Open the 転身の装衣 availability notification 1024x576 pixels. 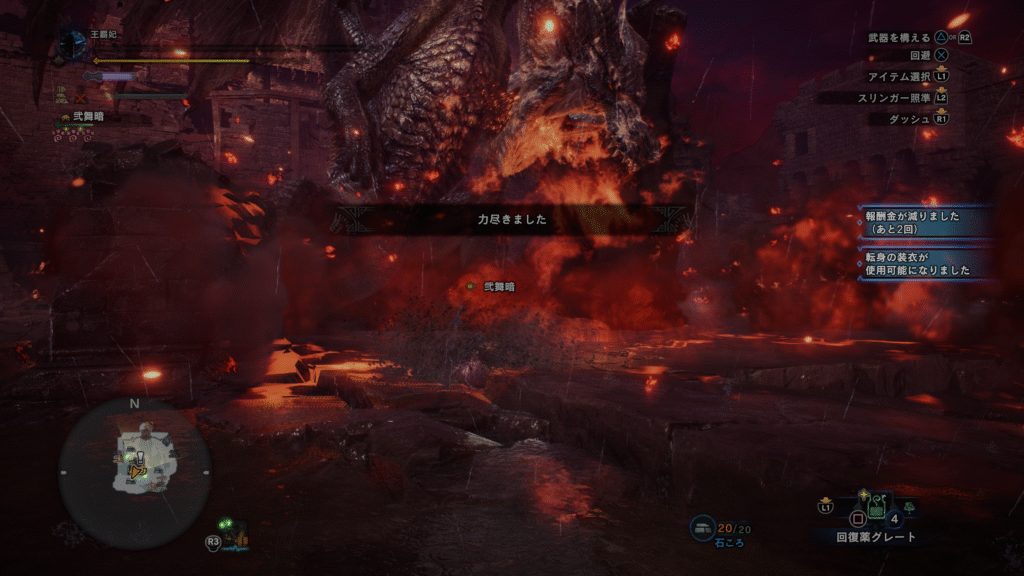coord(925,264)
